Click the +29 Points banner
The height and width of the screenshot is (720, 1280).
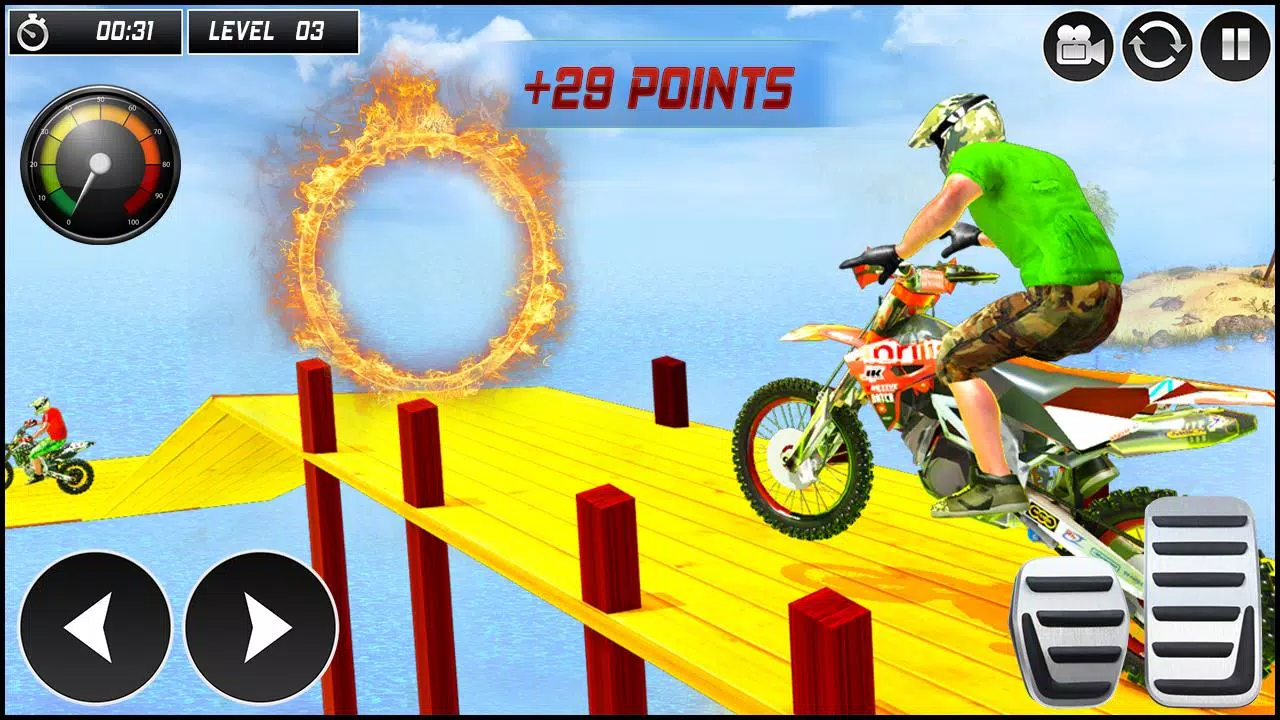[660, 88]
